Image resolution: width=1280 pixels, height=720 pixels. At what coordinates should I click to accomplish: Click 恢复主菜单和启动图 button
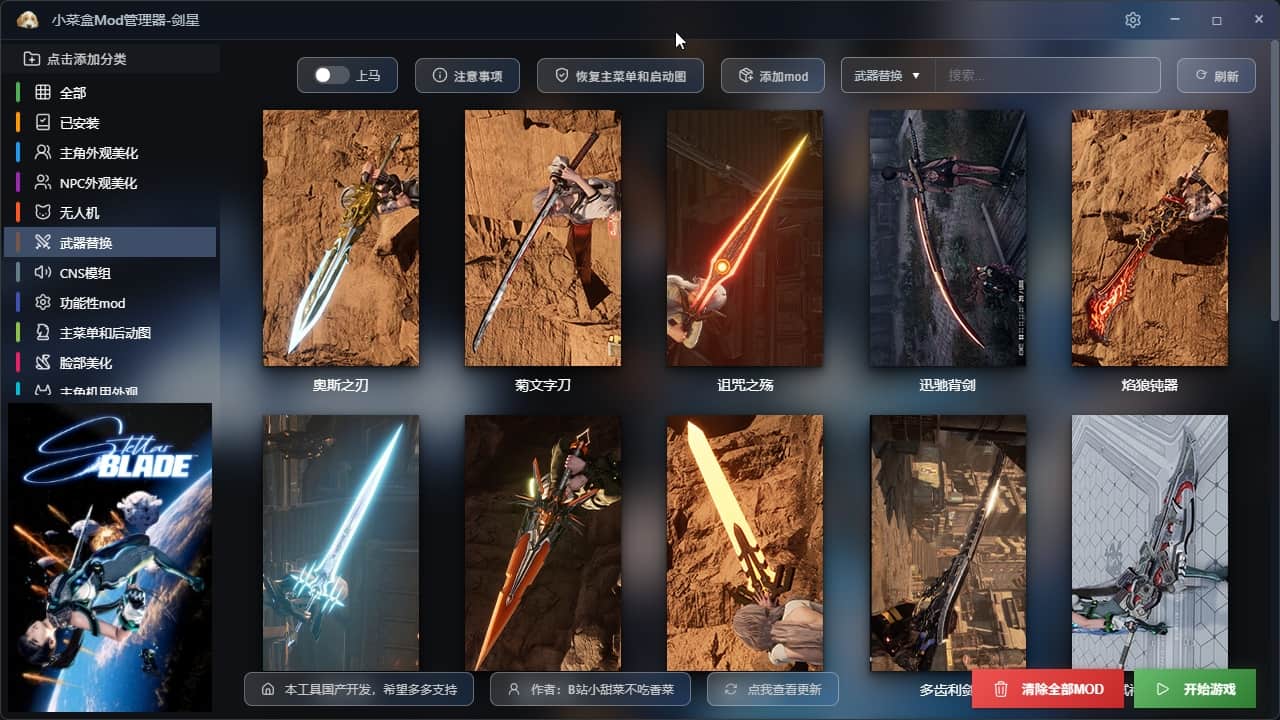pos(620,76)
